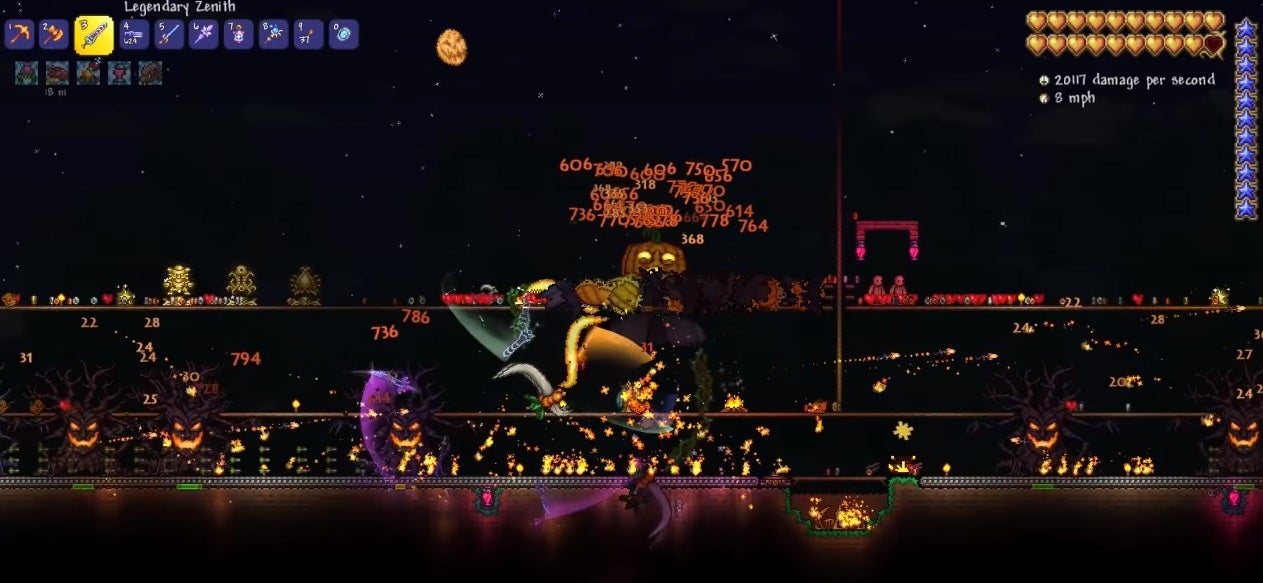Equip the blue-orb staff in slot 8

pos(274,35)
